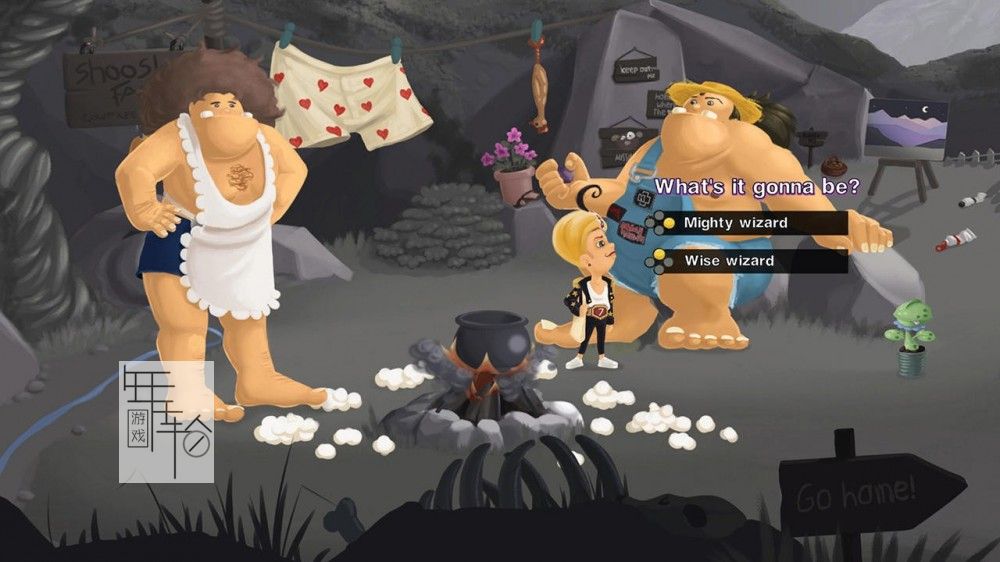Select the "Wise wizard" dialogue option
Screen dimensions: 1000x562
(729, 261)
